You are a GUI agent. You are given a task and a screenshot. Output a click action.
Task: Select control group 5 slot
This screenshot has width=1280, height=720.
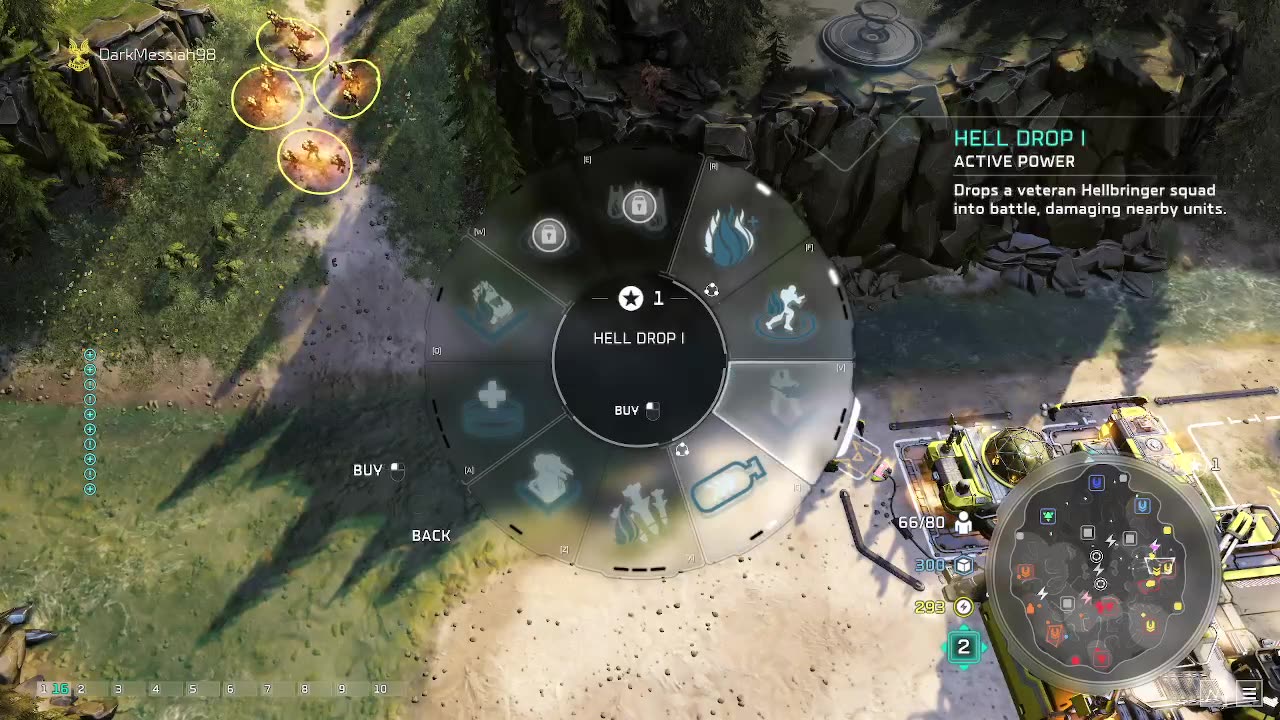pyautogui.click(x=192, y=689)
